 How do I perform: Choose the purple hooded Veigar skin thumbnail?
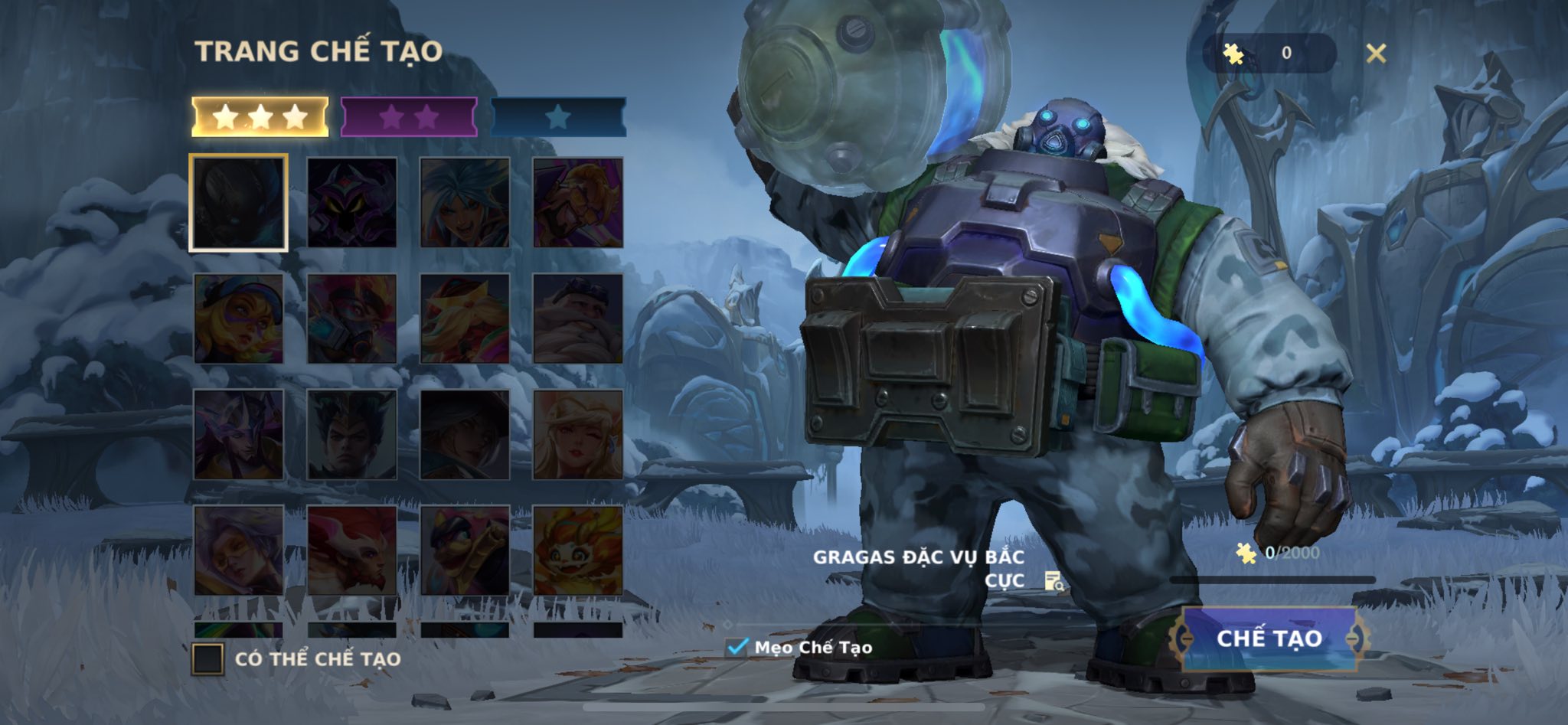pos(352,203)
